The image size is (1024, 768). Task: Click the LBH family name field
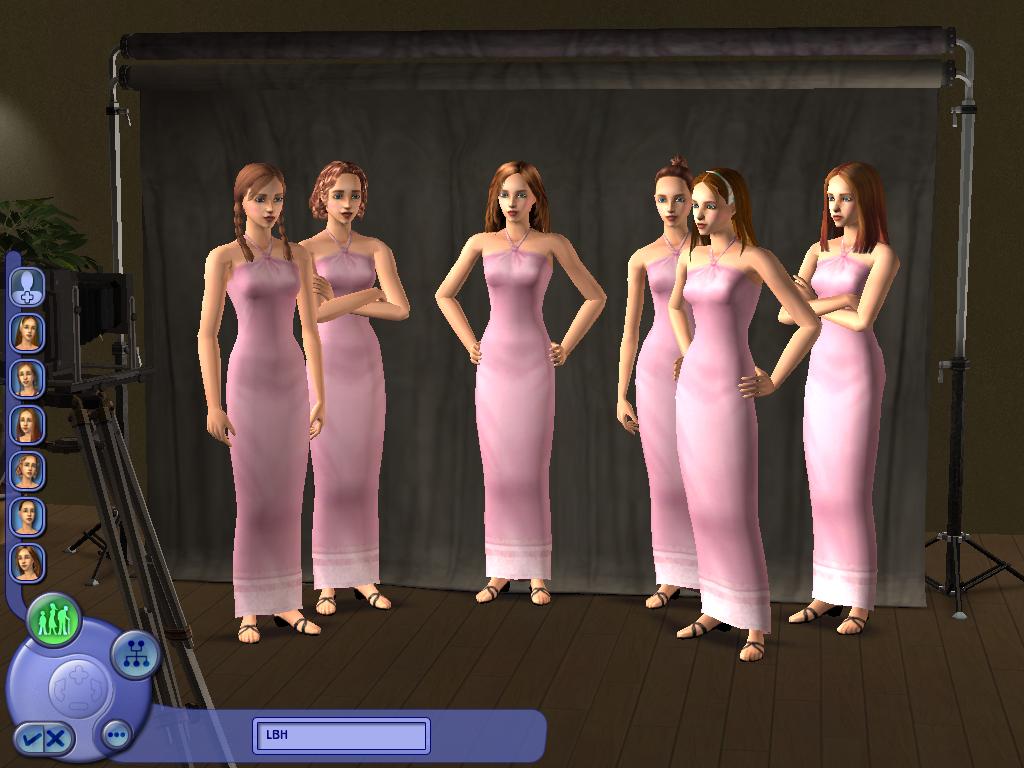[341, 735]
